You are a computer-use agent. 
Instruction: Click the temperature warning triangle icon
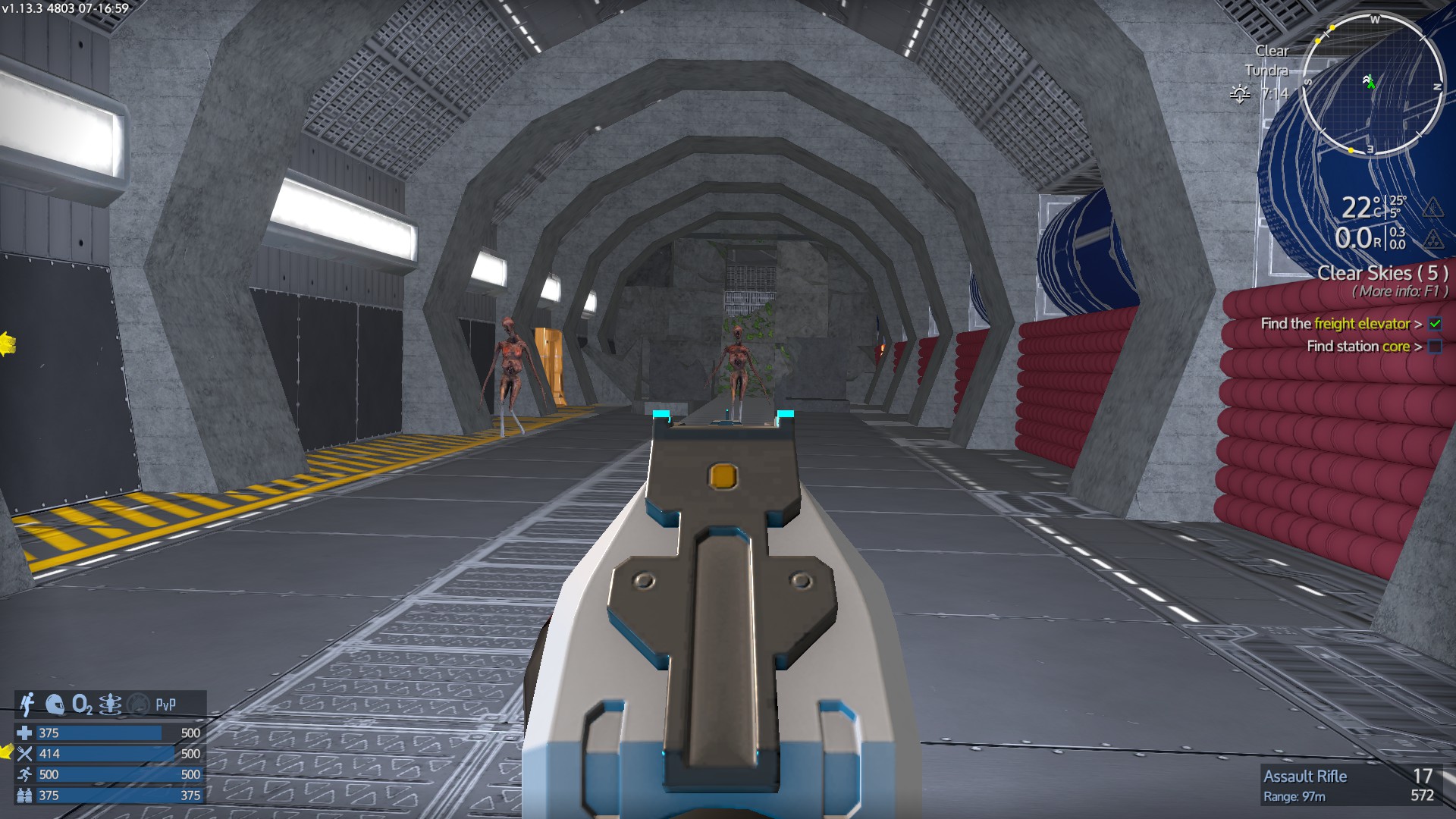(x=1432, y=207)
